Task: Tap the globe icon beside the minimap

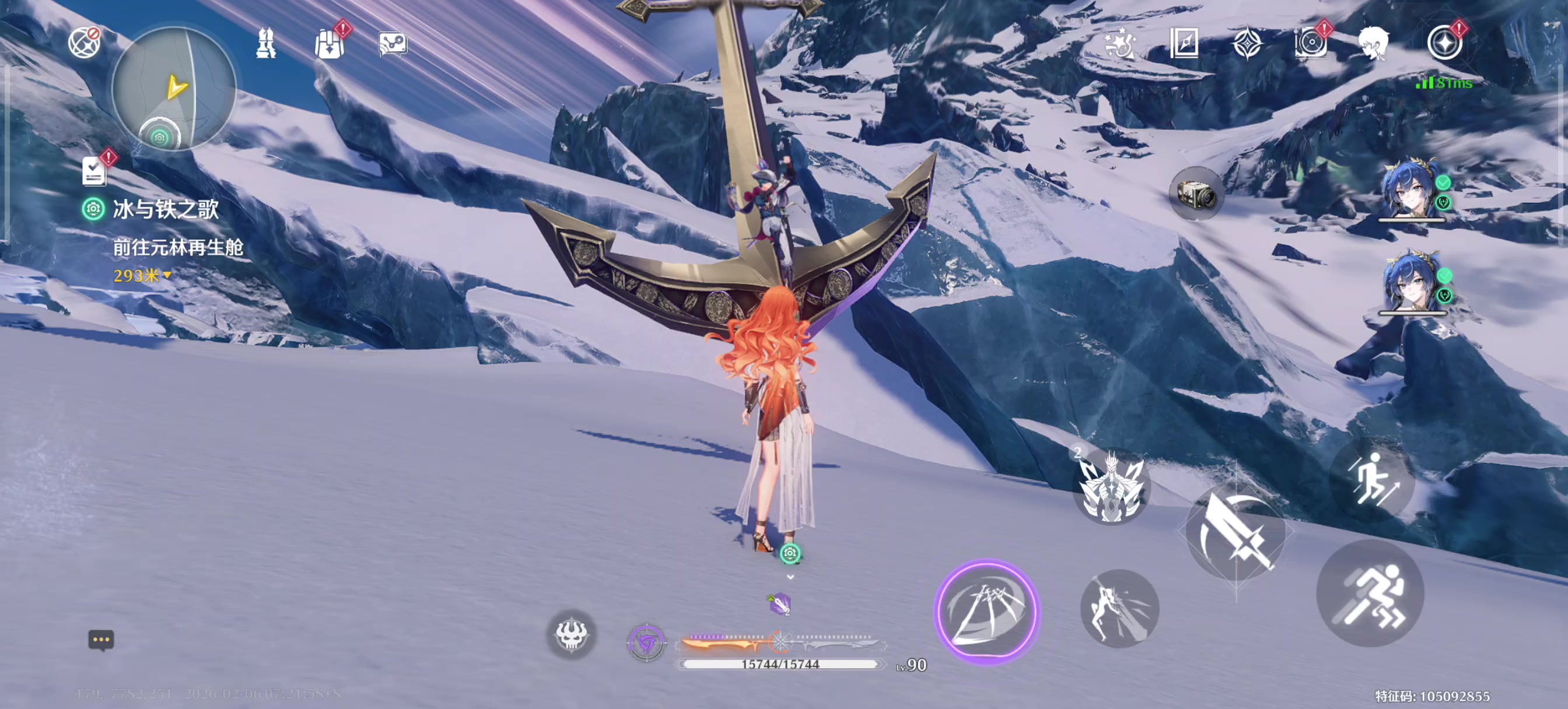Action: (x=84, y=43)
